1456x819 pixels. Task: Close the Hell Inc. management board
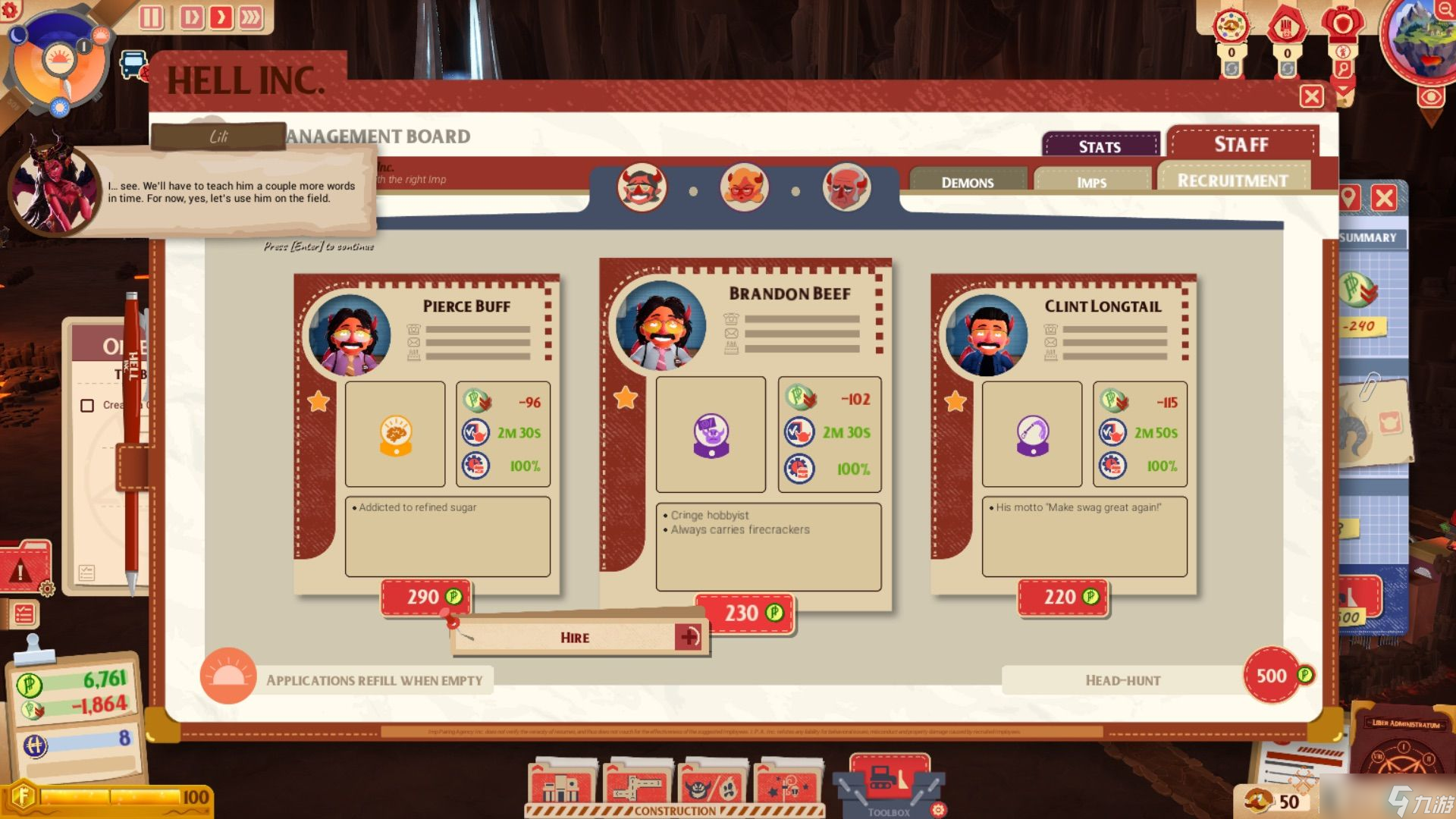click(1311, 96)
